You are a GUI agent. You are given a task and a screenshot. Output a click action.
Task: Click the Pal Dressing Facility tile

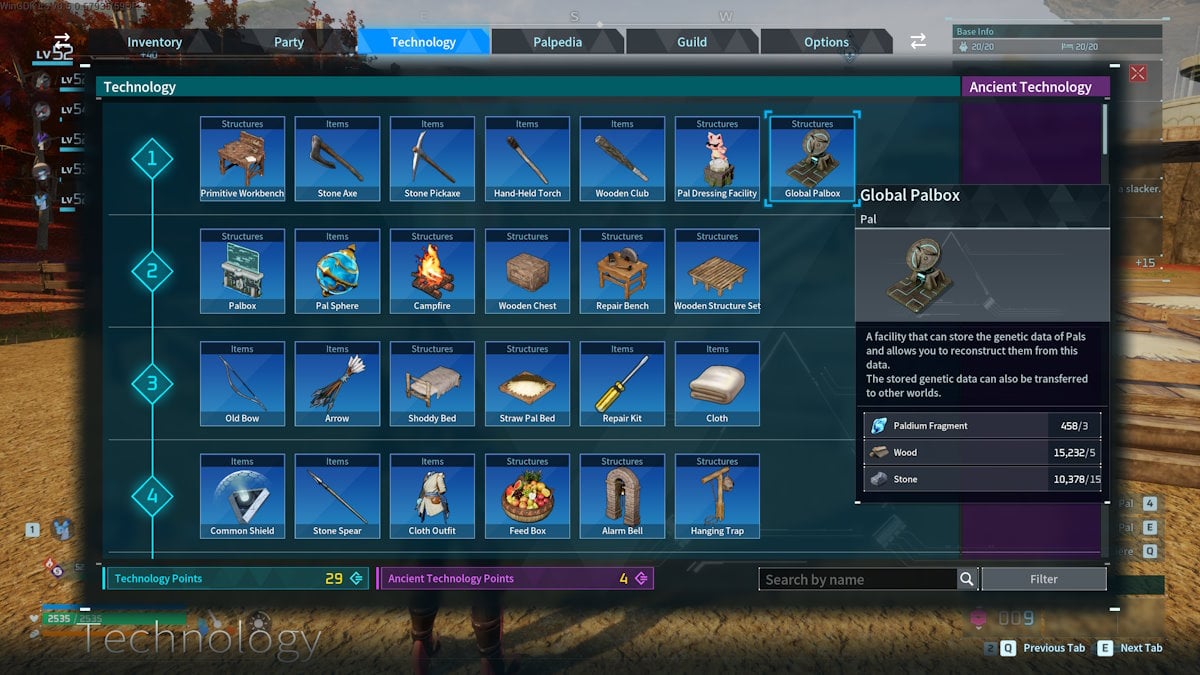point(717,159)
